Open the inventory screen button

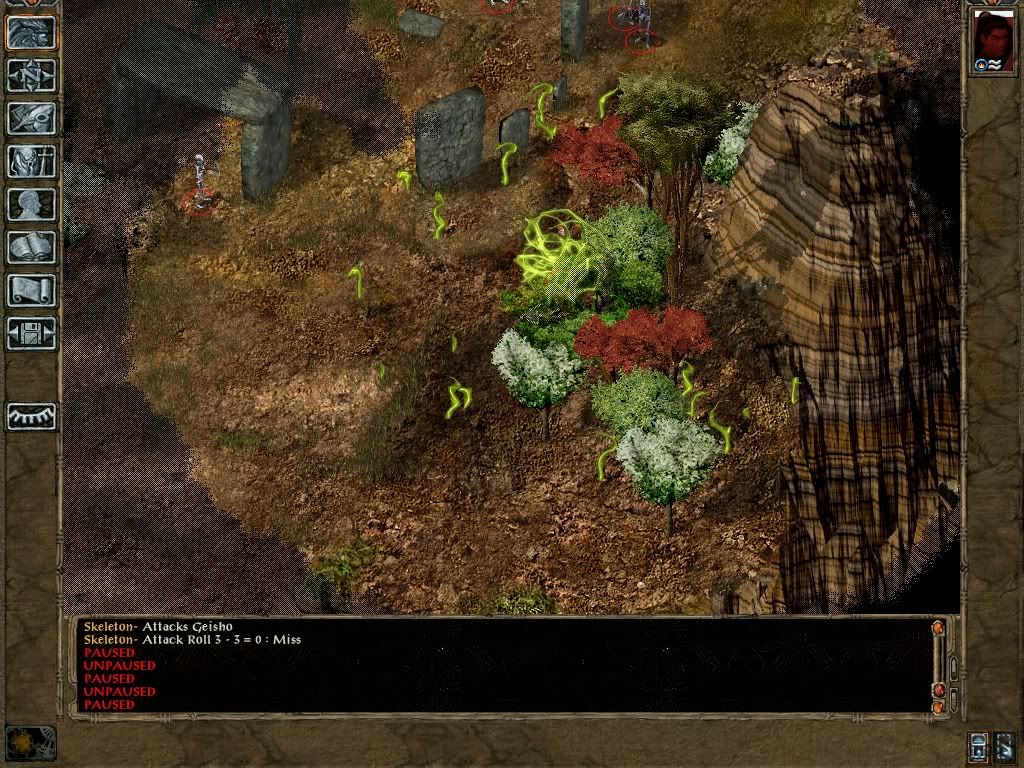(x=31, y=161)
